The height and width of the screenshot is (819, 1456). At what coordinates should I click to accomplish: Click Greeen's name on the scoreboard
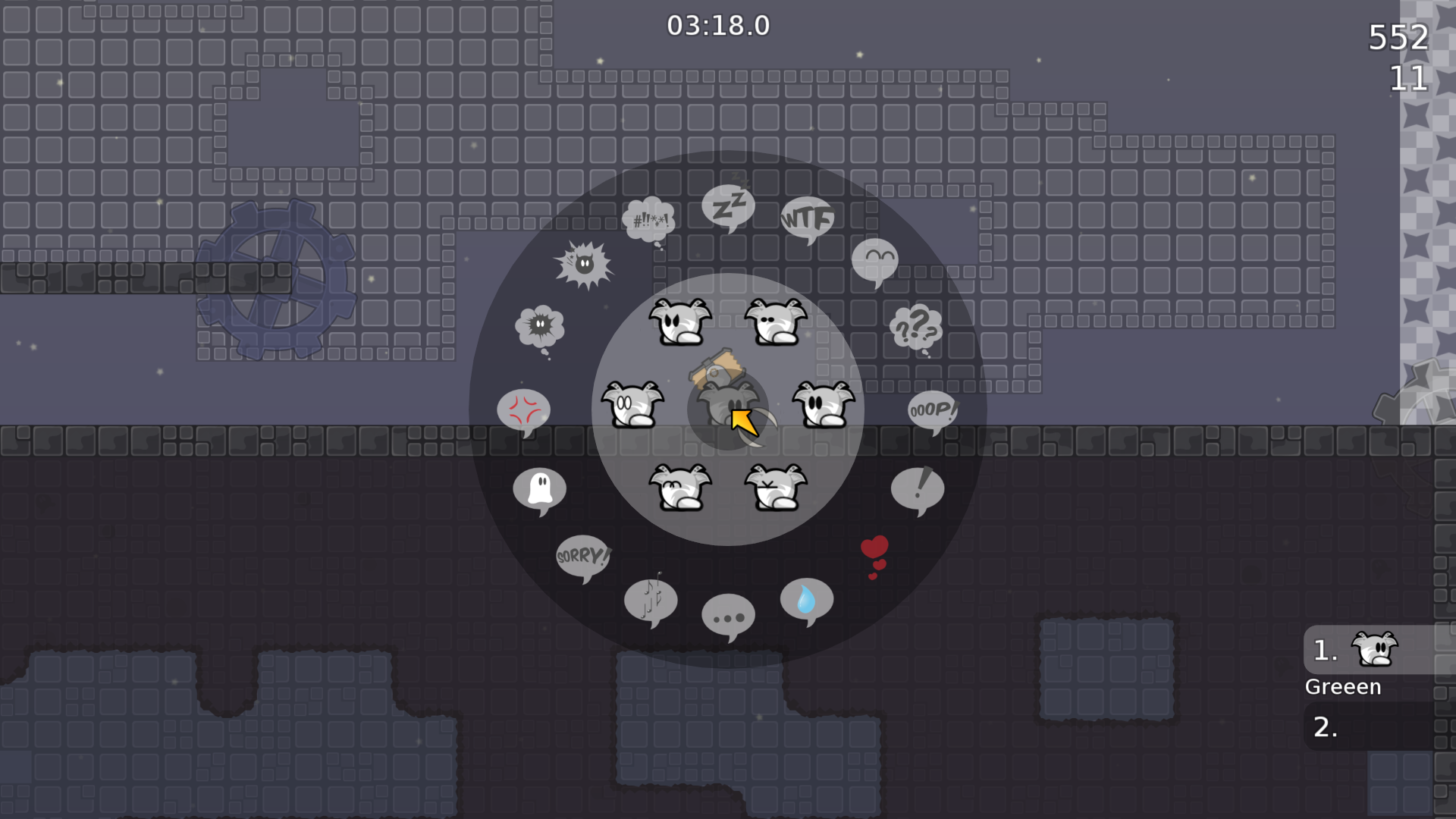[1342, 686]
